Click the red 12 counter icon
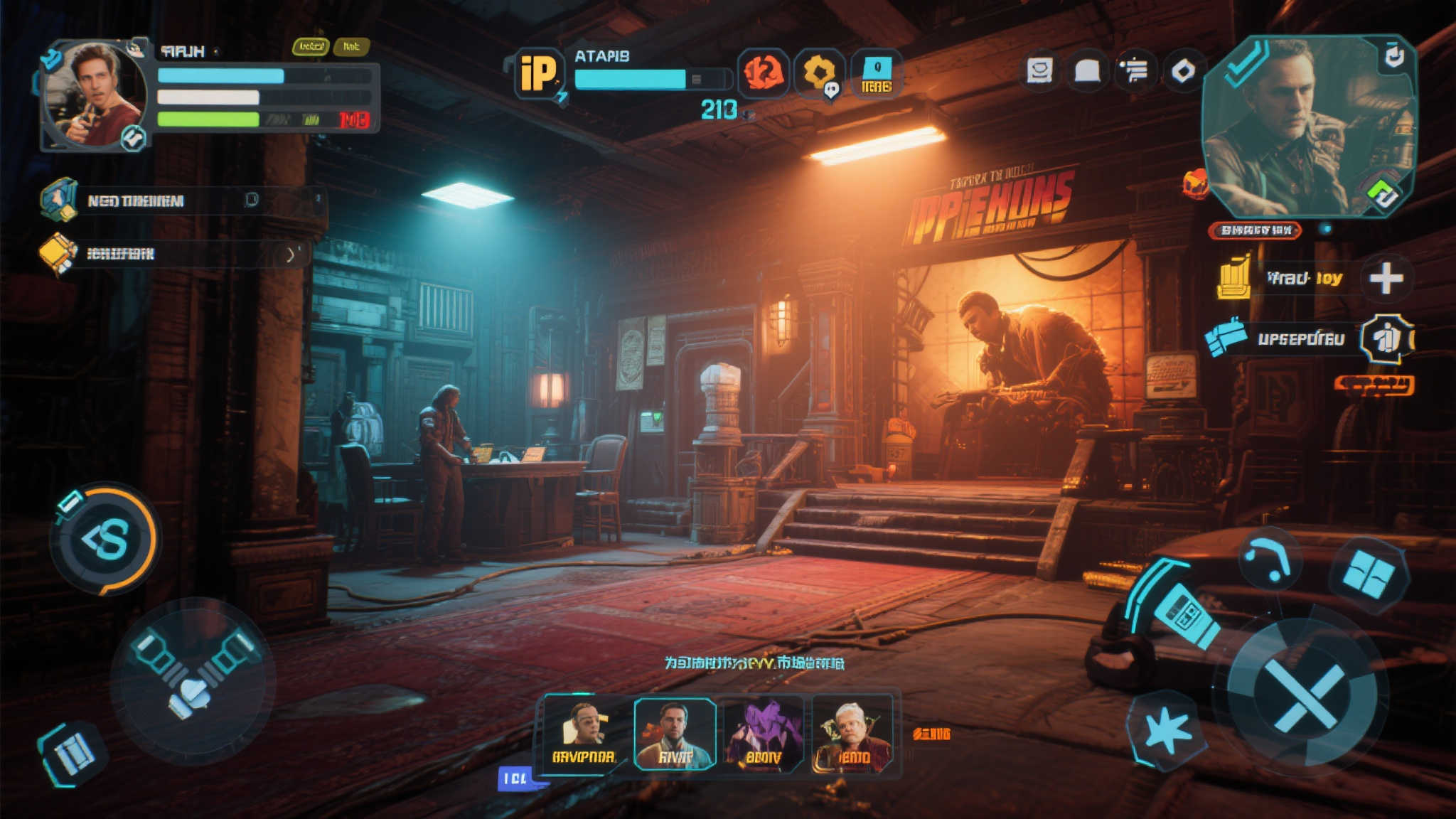 (763, 73)
